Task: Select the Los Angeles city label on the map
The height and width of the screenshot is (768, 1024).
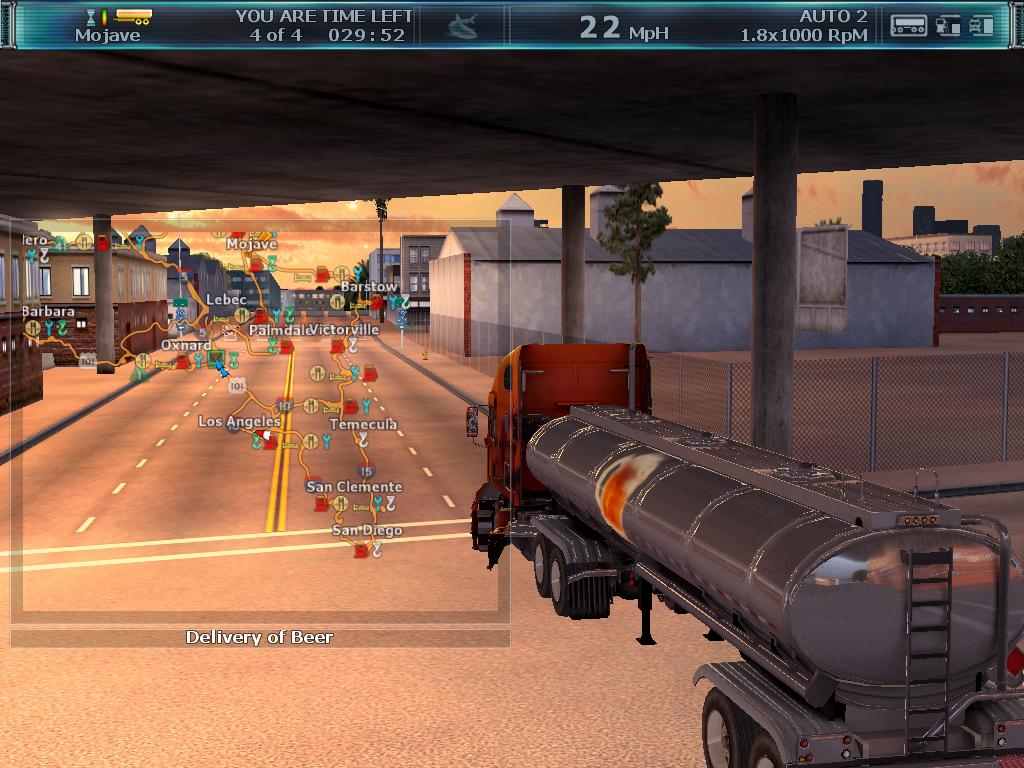Action: click(239, 422)
